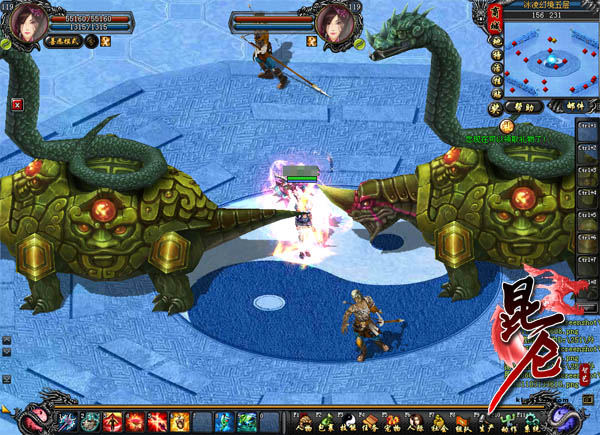This screenshot has height=435, width=600.
Task: Toggle the mode button under player health bar
Action: [x=64, y=42]
